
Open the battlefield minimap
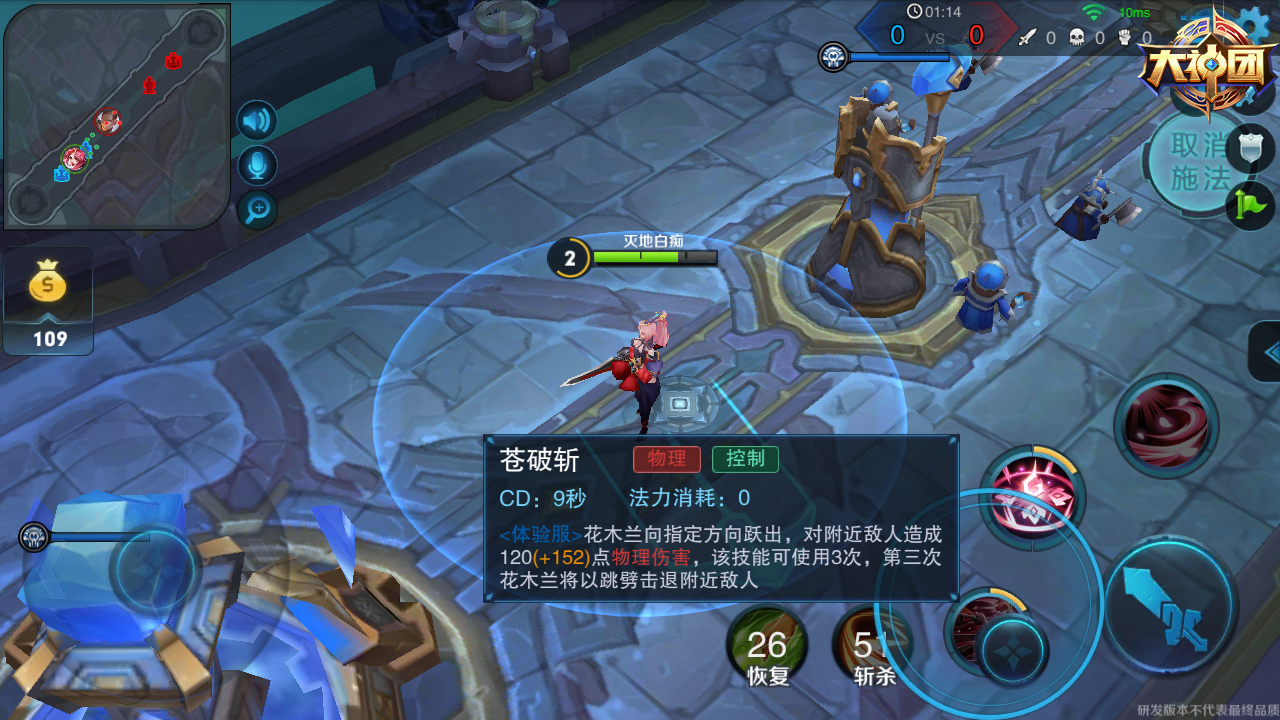pyautogui.click(x=117, y=115)
